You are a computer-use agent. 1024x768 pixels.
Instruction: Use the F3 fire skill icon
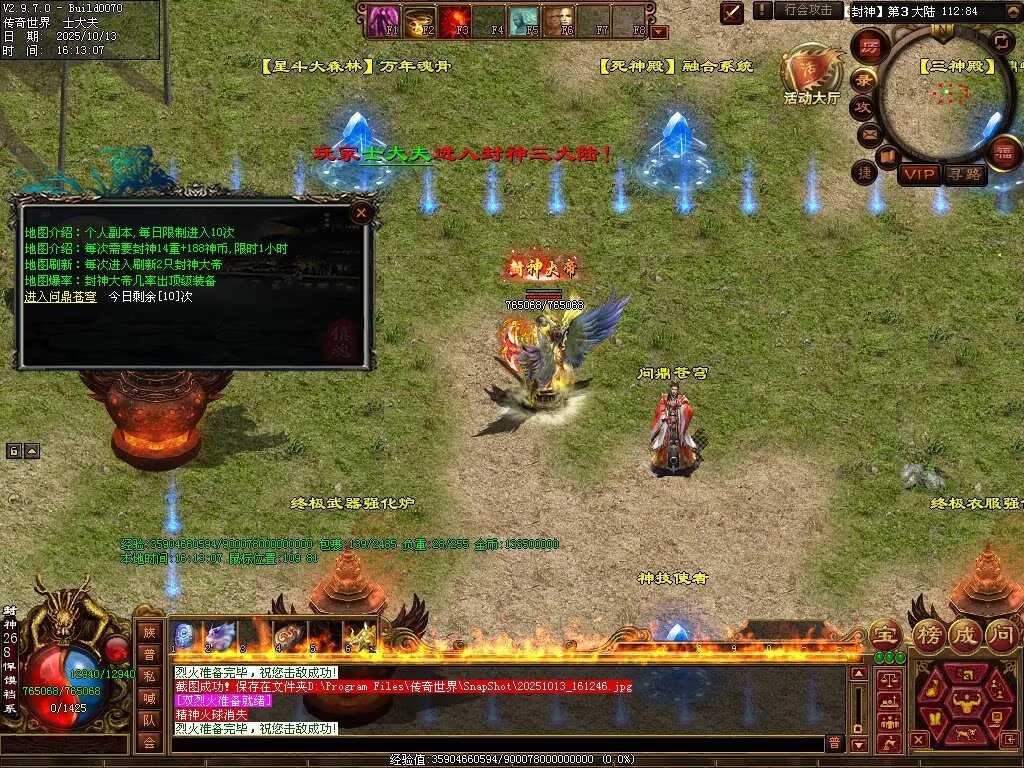[457, 20]
